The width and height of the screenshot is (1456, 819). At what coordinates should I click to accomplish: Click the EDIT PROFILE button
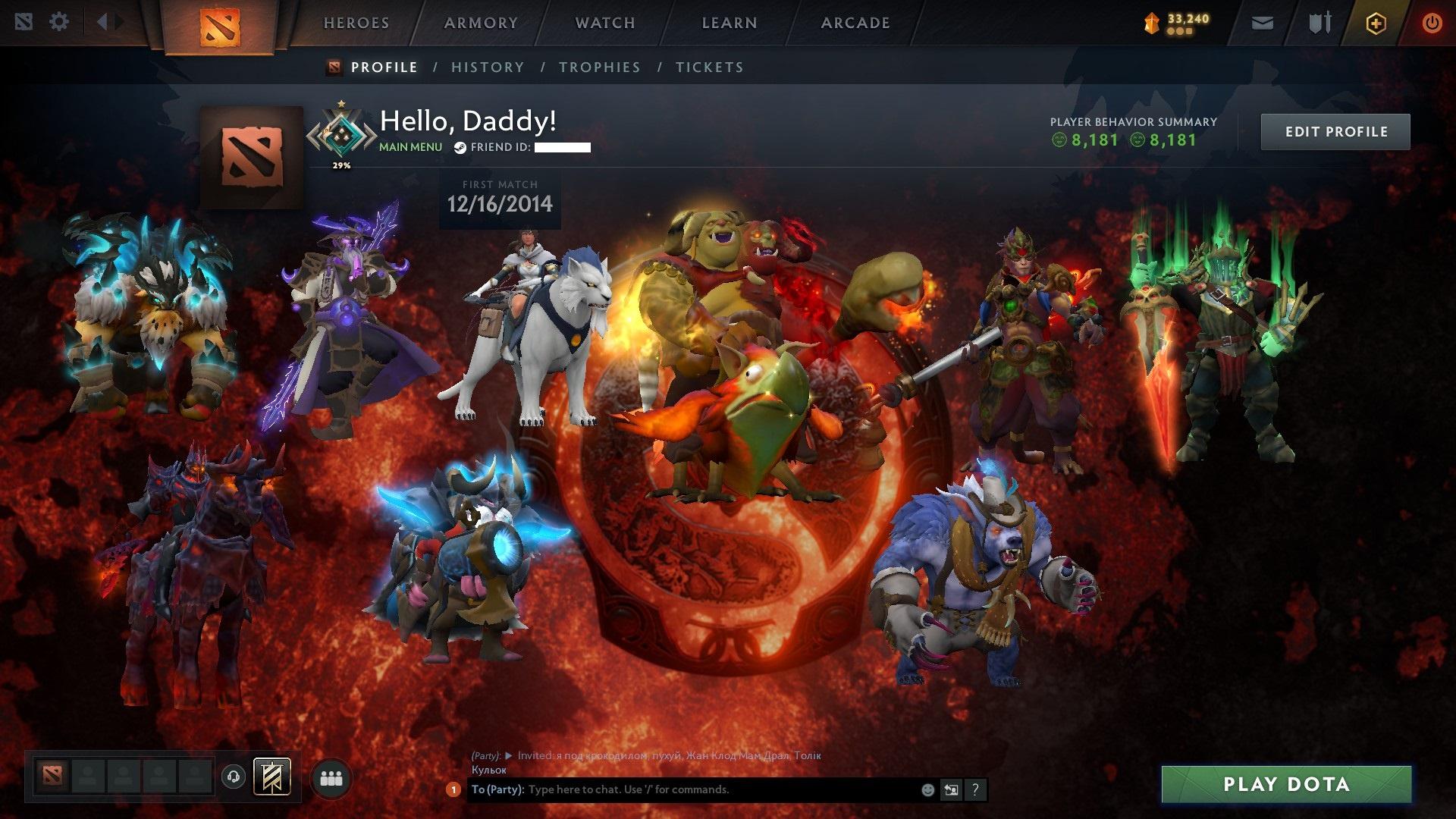[1335, 130]
